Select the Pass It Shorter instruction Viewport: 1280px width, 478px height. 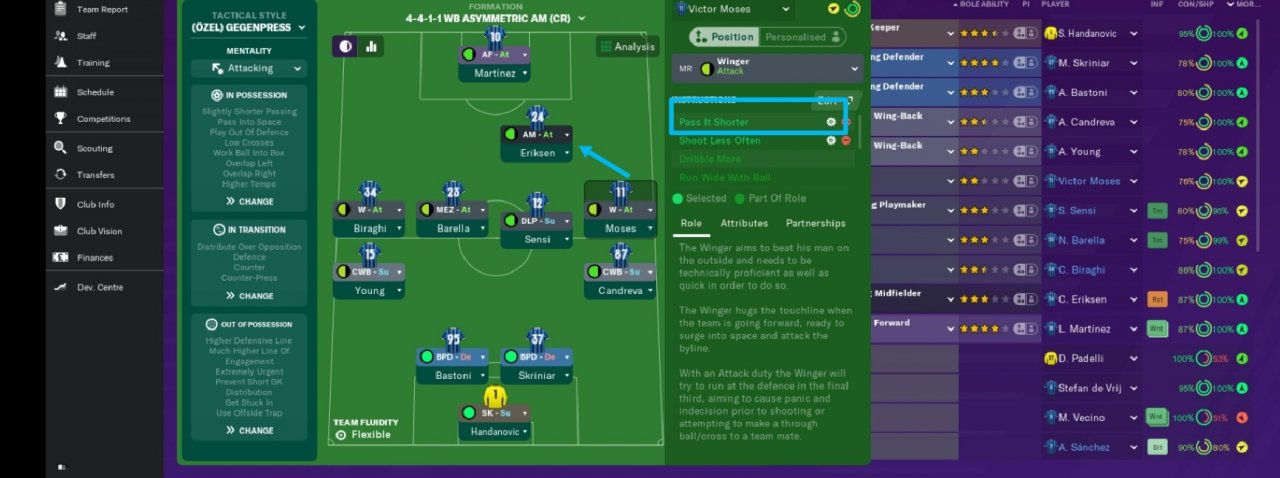pyautogui.click(x=713, y=122)
